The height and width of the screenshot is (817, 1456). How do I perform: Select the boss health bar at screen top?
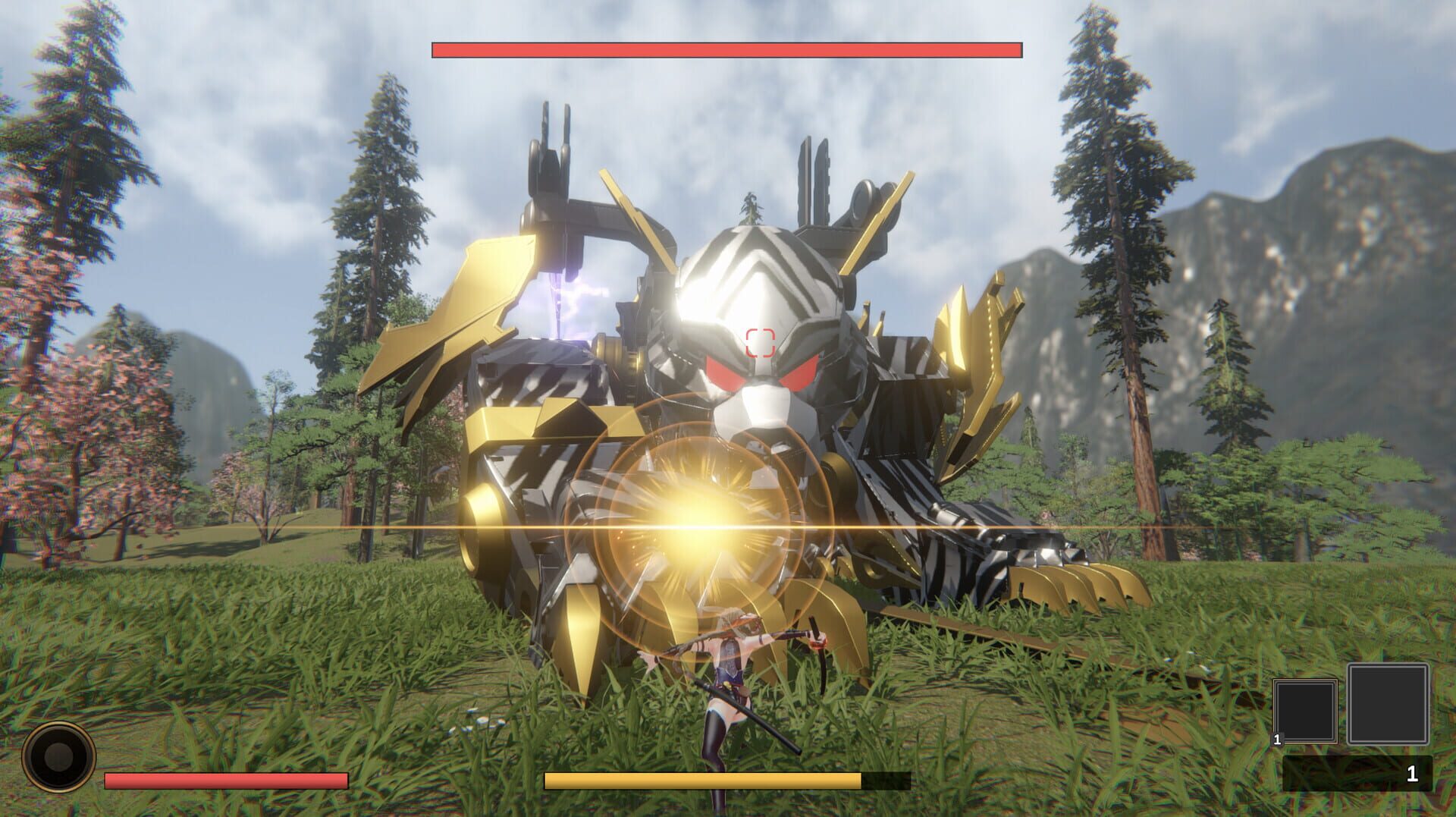click(726, 49)
